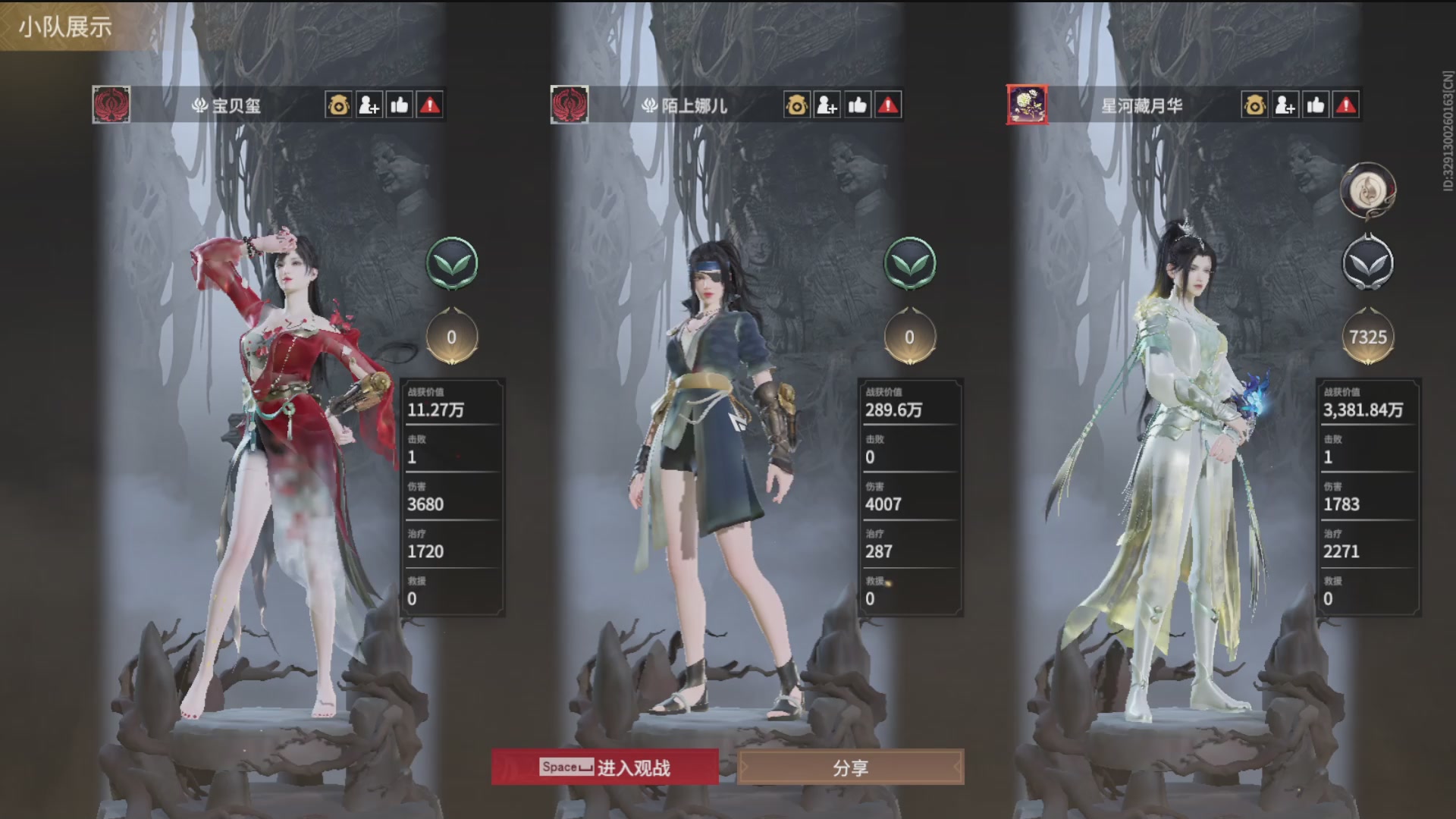Expand 星河藏月华's medal counter showing 7325

click(1369, 337)
